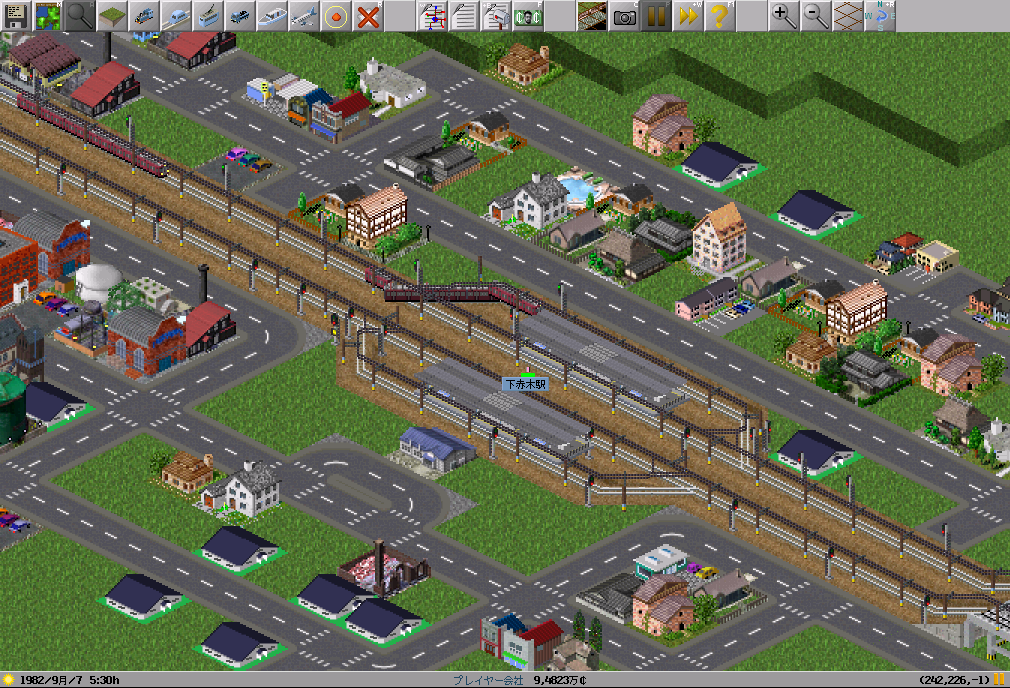The image size is (1010, 688).
Task: Take a screenshot with the camera icon
Action: (x=624, y=15)
